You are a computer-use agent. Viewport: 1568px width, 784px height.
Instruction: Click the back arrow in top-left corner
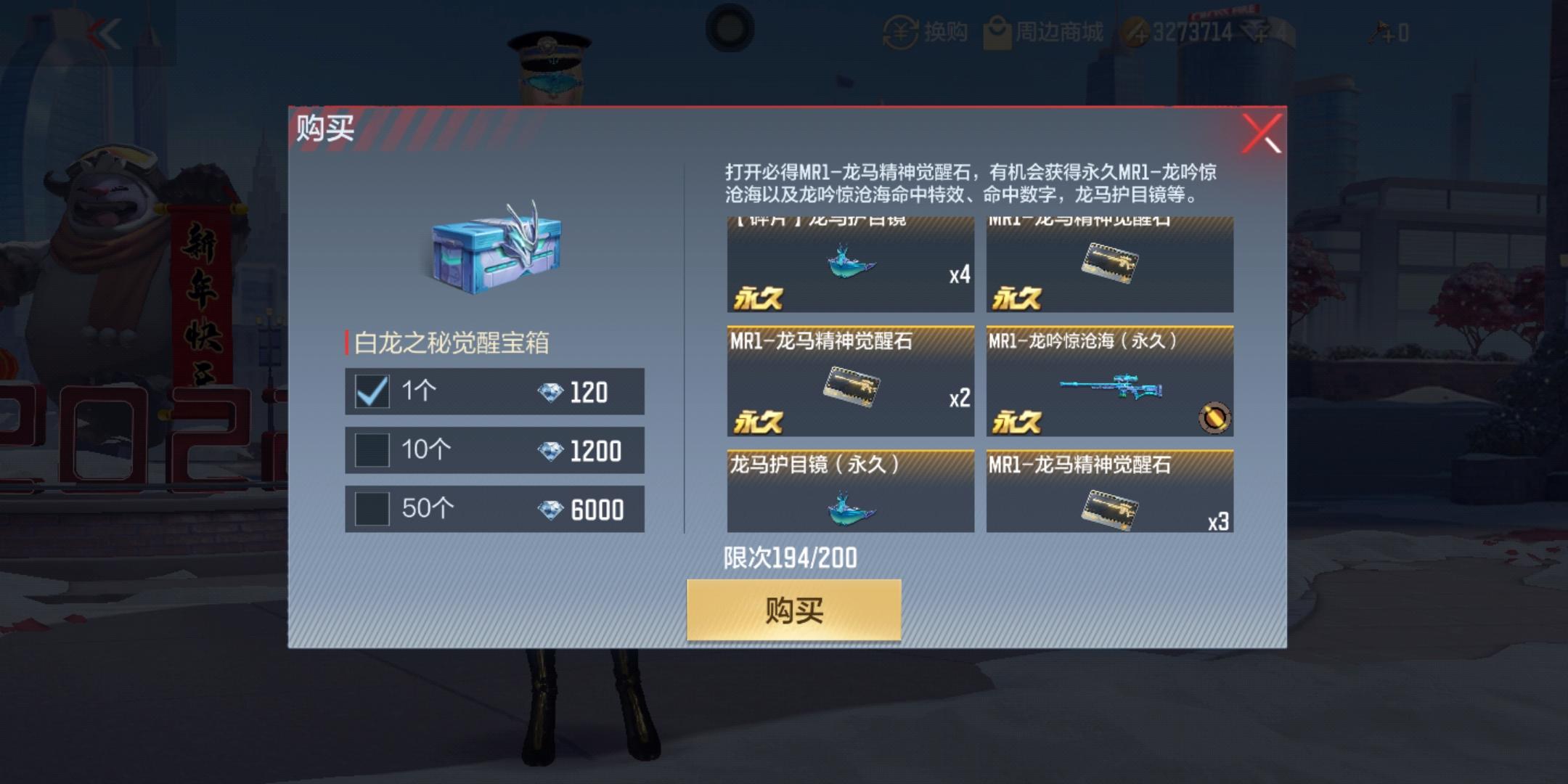[x=109, y=33]
